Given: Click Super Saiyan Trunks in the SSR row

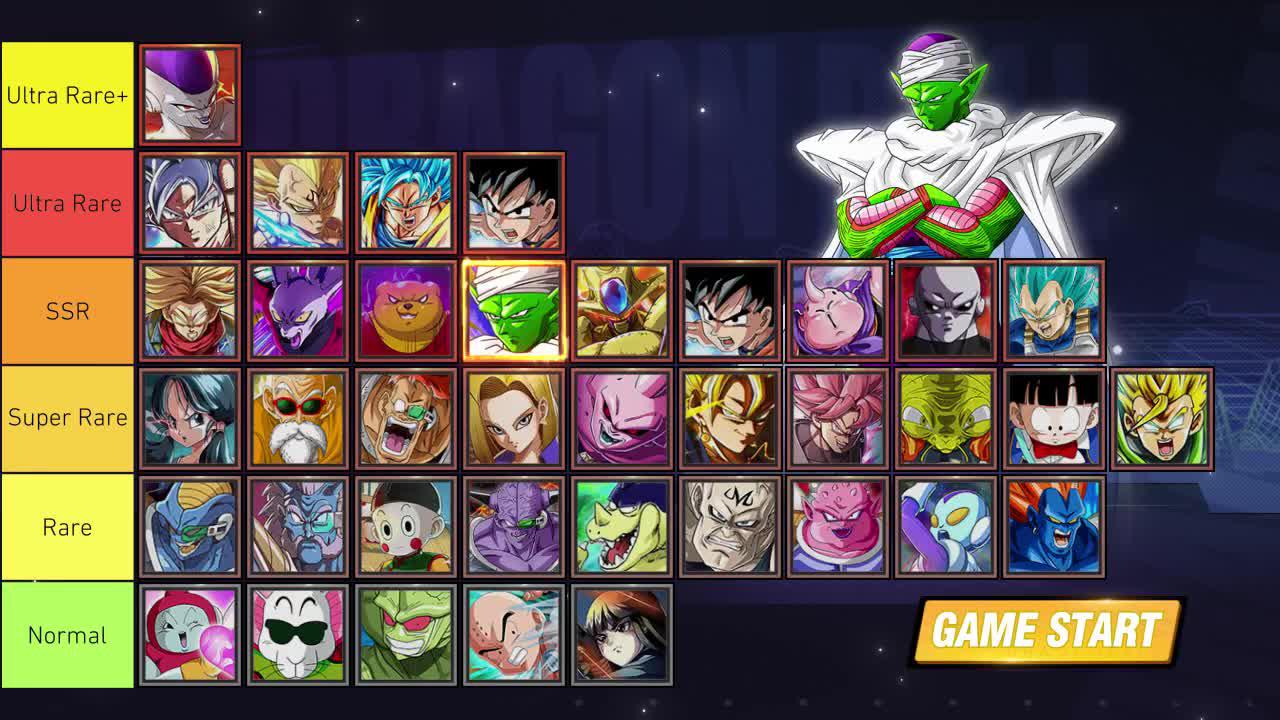Looking at the screenshot, I should point(190,310).
